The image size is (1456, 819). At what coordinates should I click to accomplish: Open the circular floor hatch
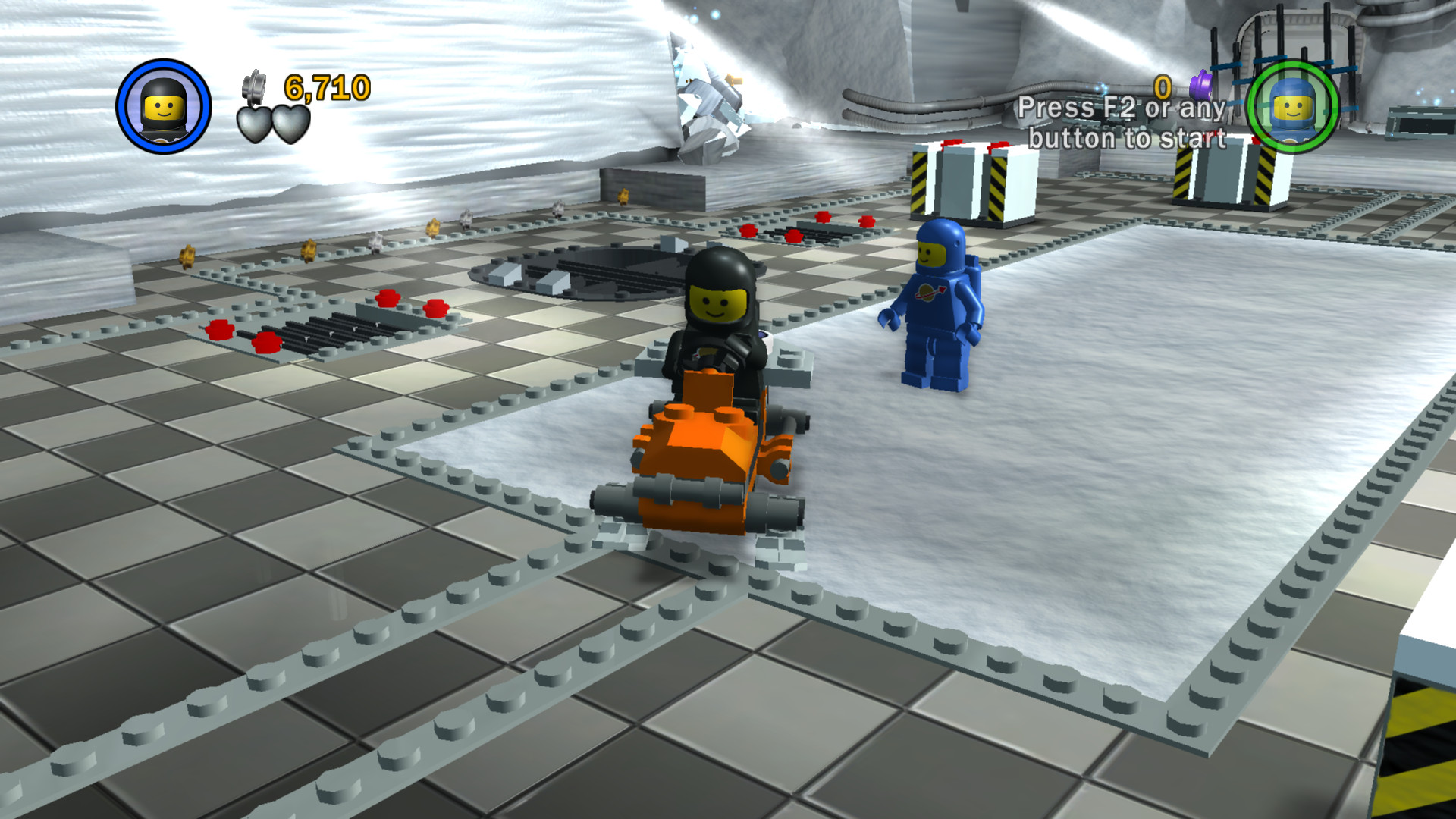[x=599, y=273]
